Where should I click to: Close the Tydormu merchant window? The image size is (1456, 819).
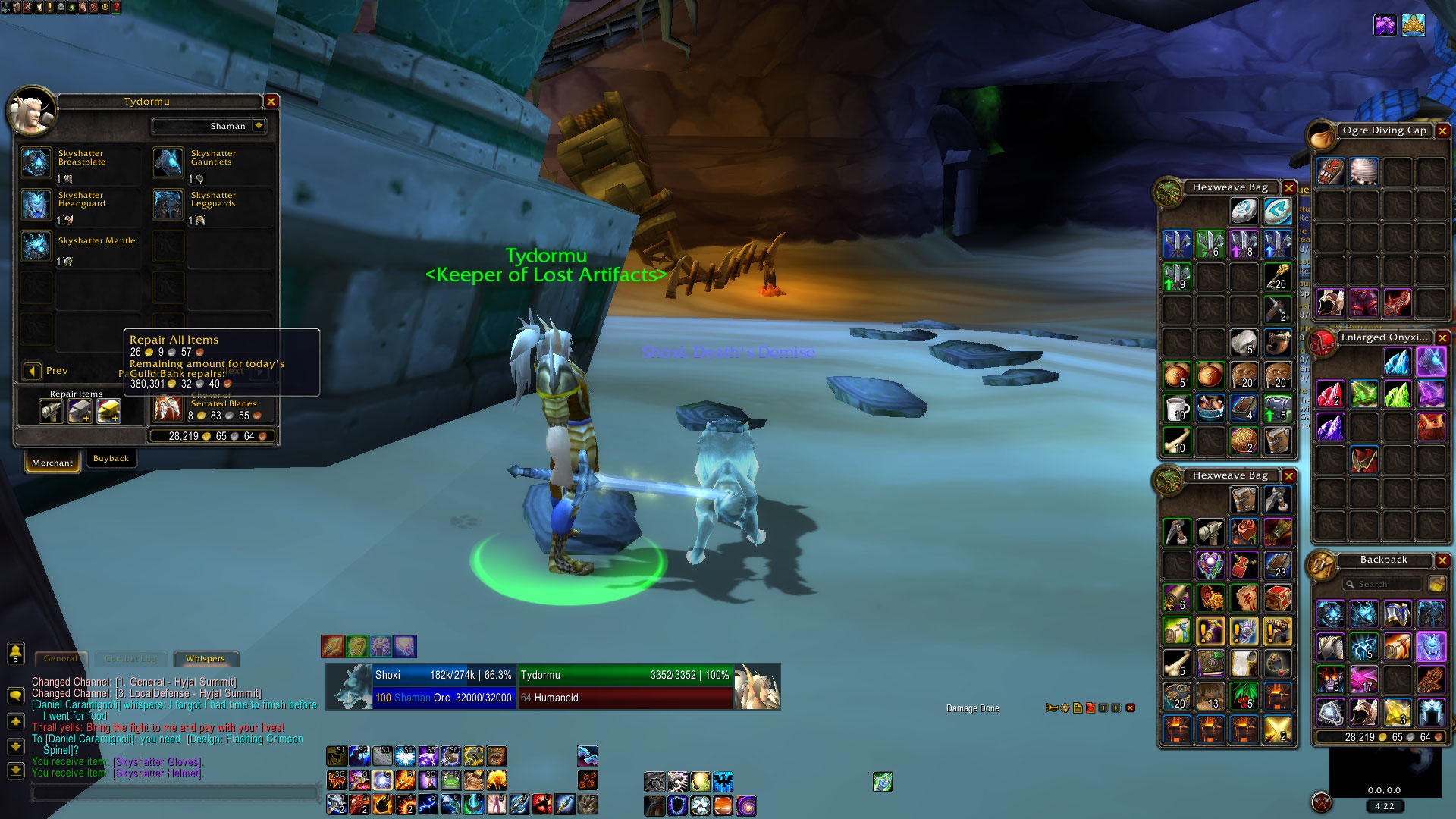[271, 102]
